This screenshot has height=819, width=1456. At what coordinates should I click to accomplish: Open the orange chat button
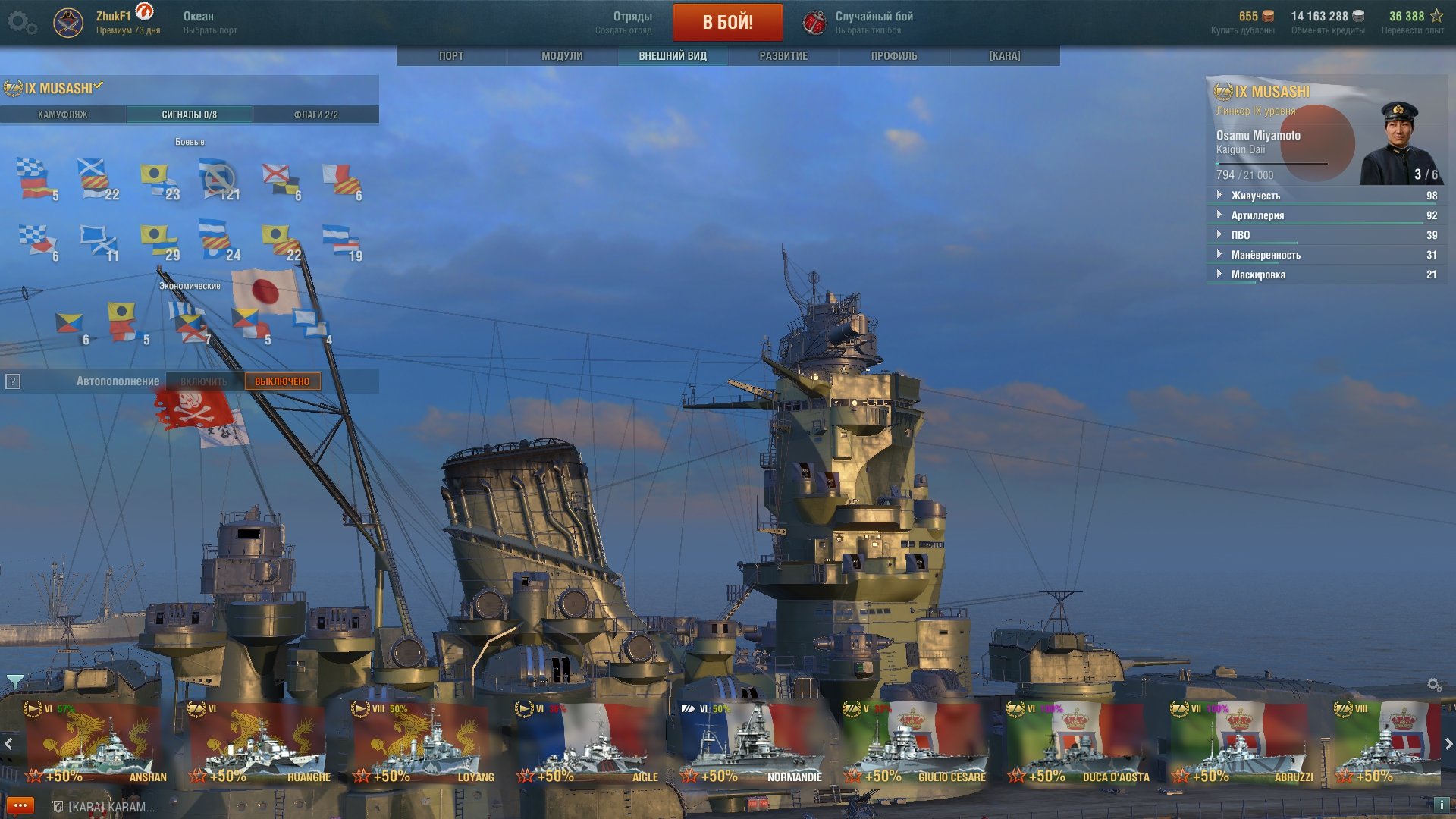pos(20,805)
